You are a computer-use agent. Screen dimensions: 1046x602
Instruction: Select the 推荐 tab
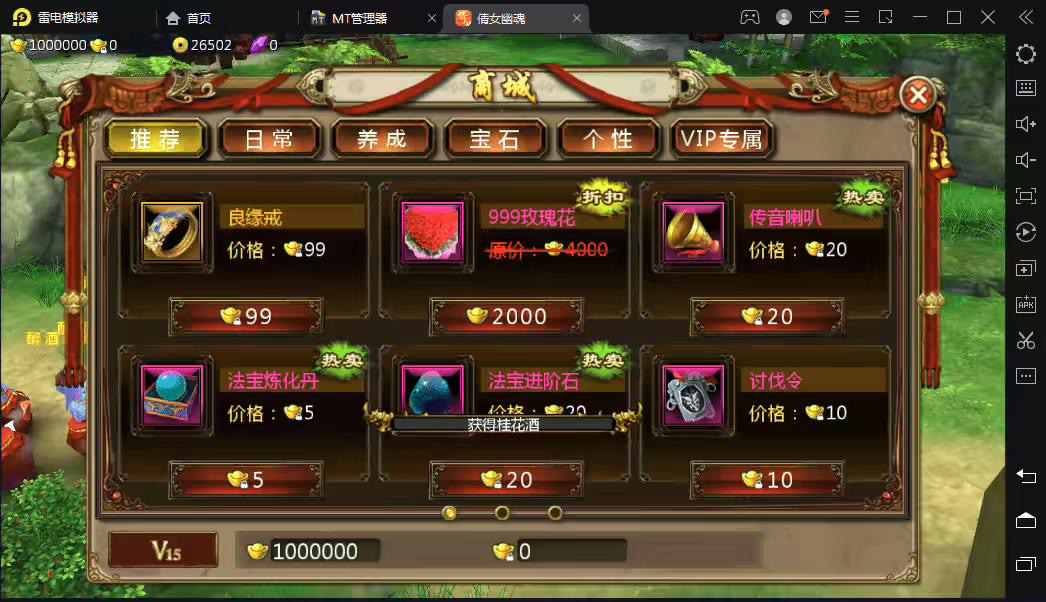click(x=156, y=139)
